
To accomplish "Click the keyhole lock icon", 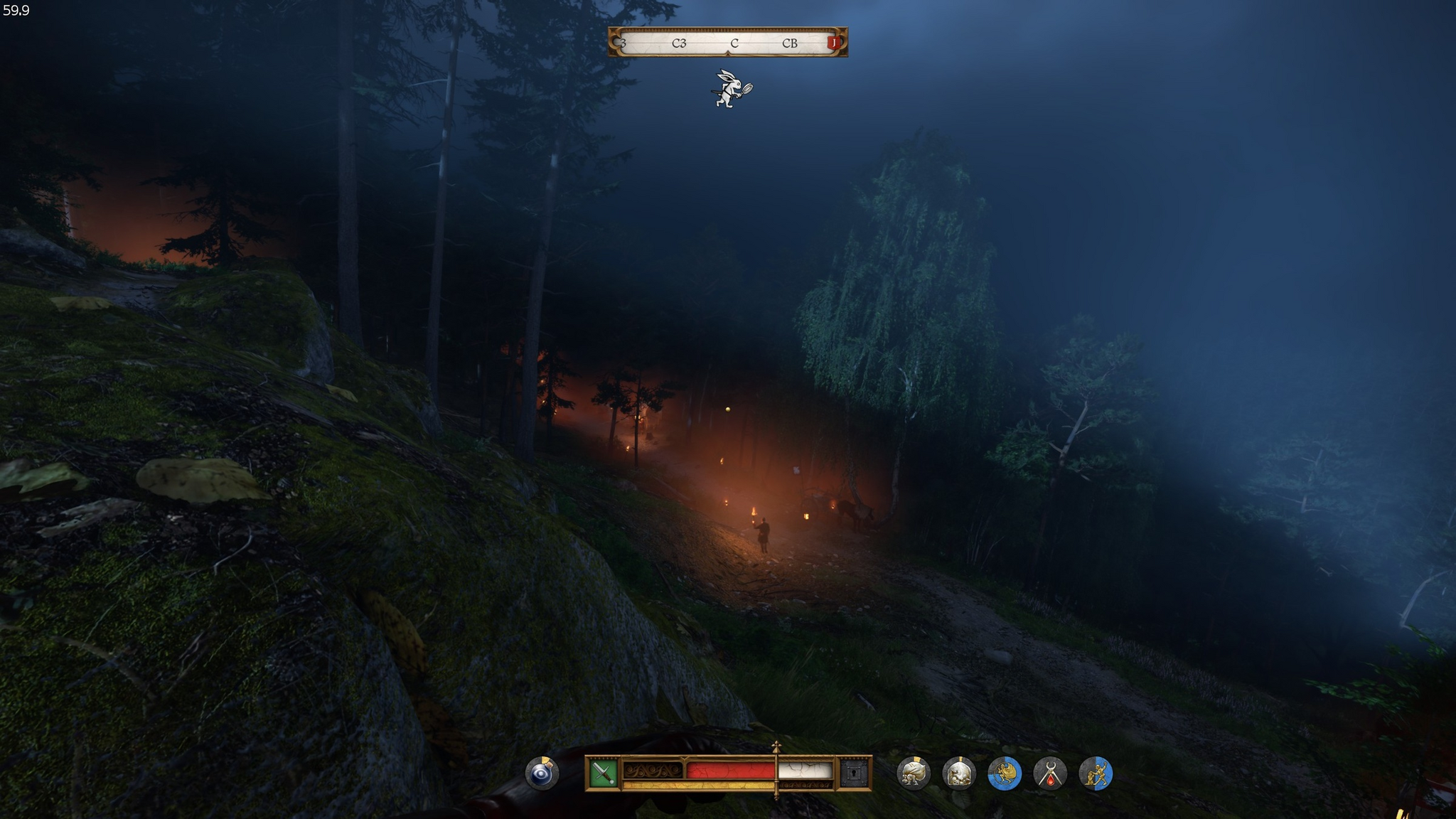I will 854,773.
